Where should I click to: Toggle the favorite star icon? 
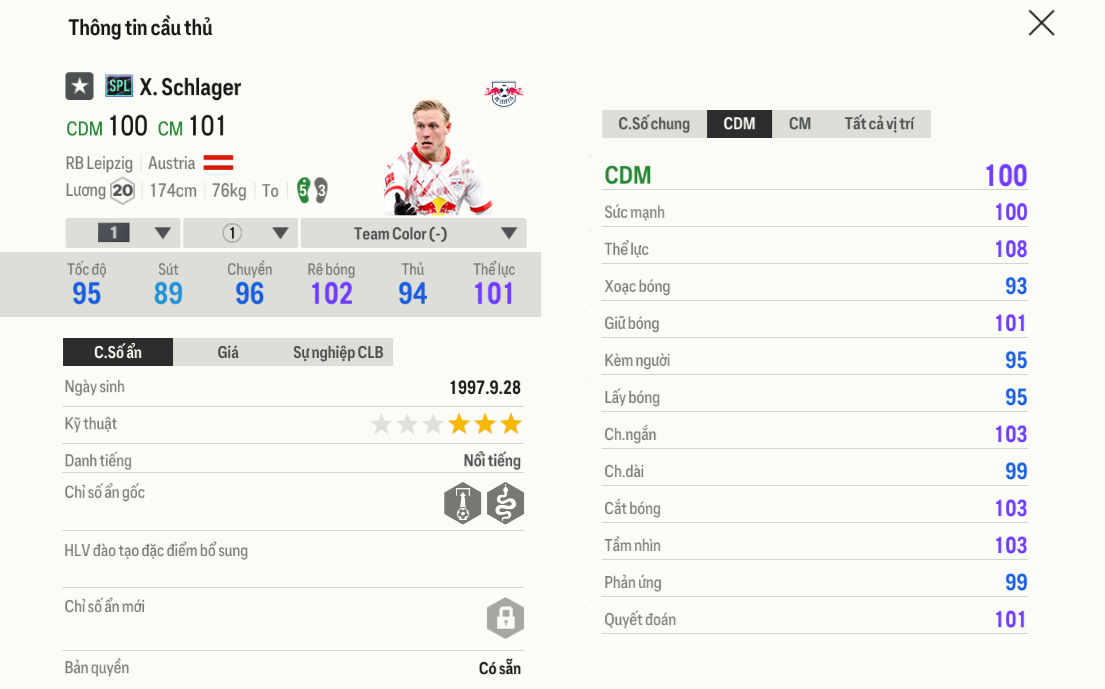coord(80,87)
